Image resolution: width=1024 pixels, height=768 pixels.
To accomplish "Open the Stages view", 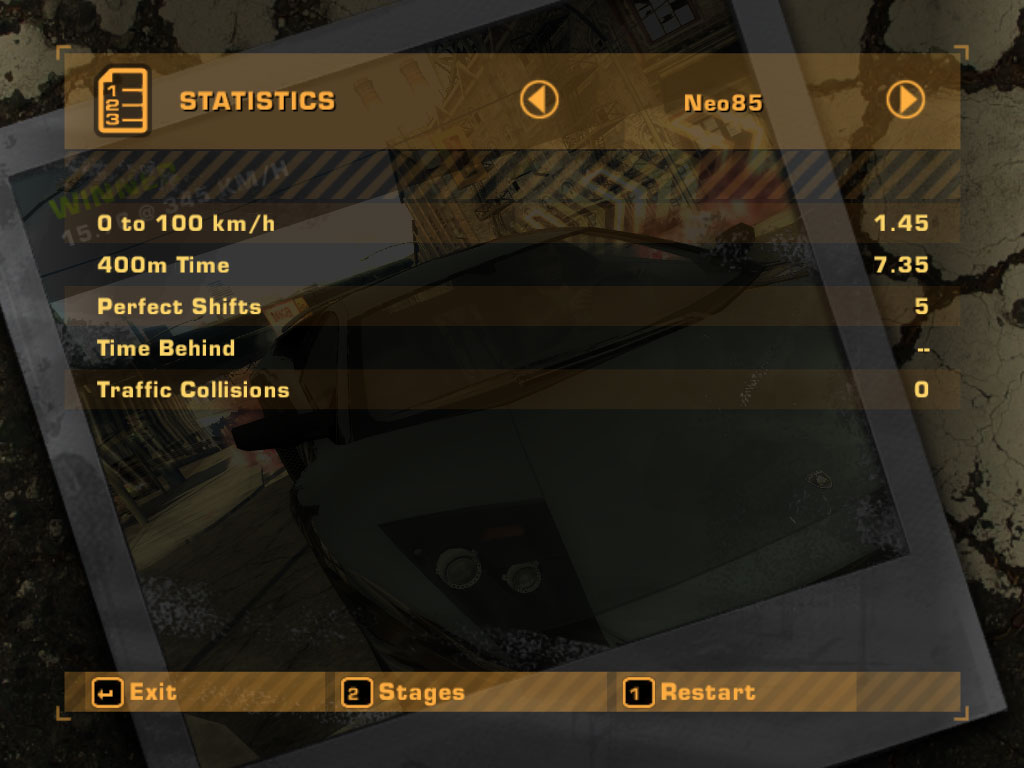I will tap(403, 692).
